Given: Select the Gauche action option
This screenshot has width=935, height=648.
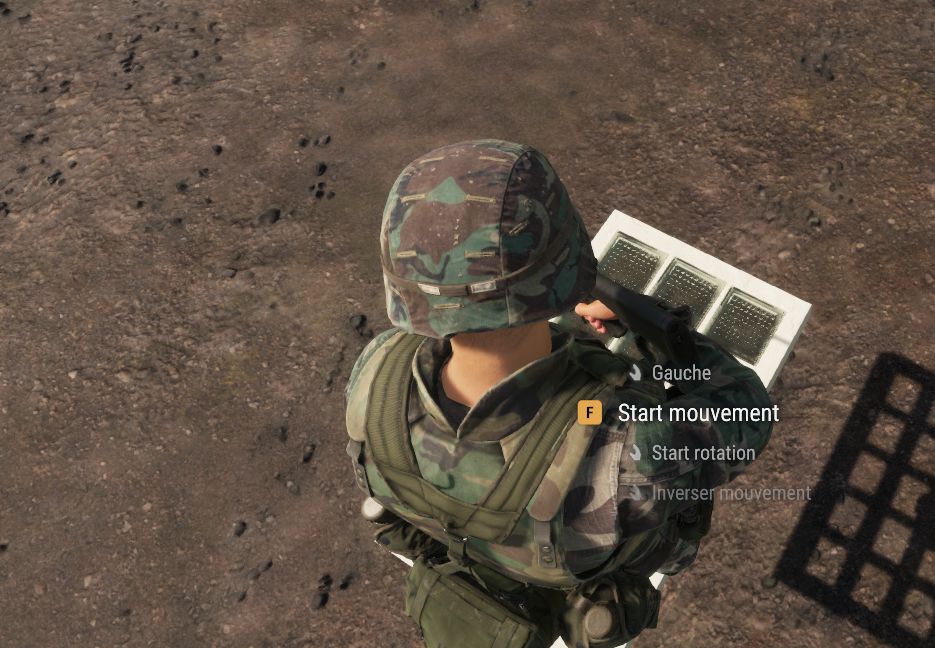Looking at the screenshot, I should click(x=680, y=373).
